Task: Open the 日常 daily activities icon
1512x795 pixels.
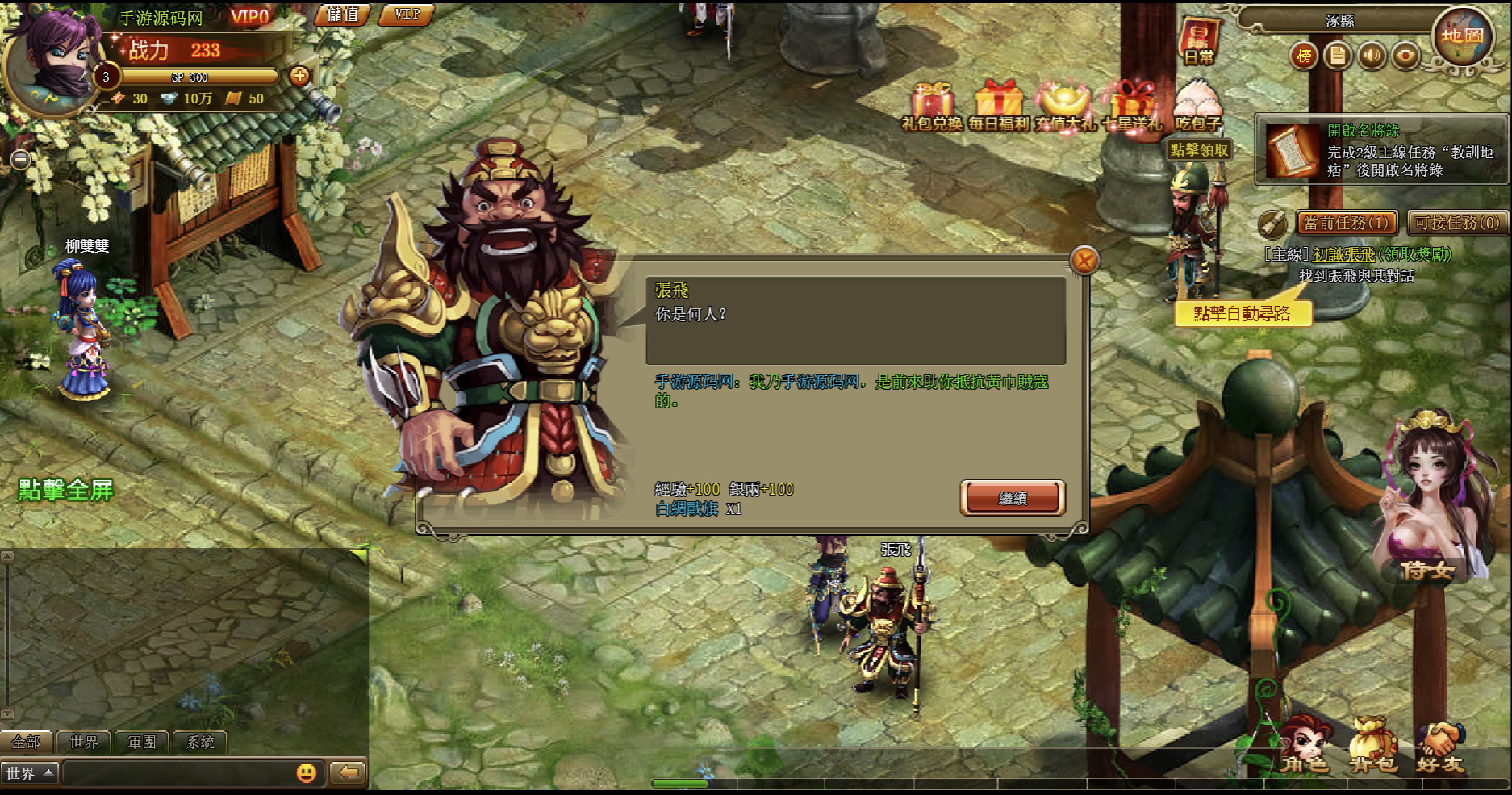Action: [1199, 42]
